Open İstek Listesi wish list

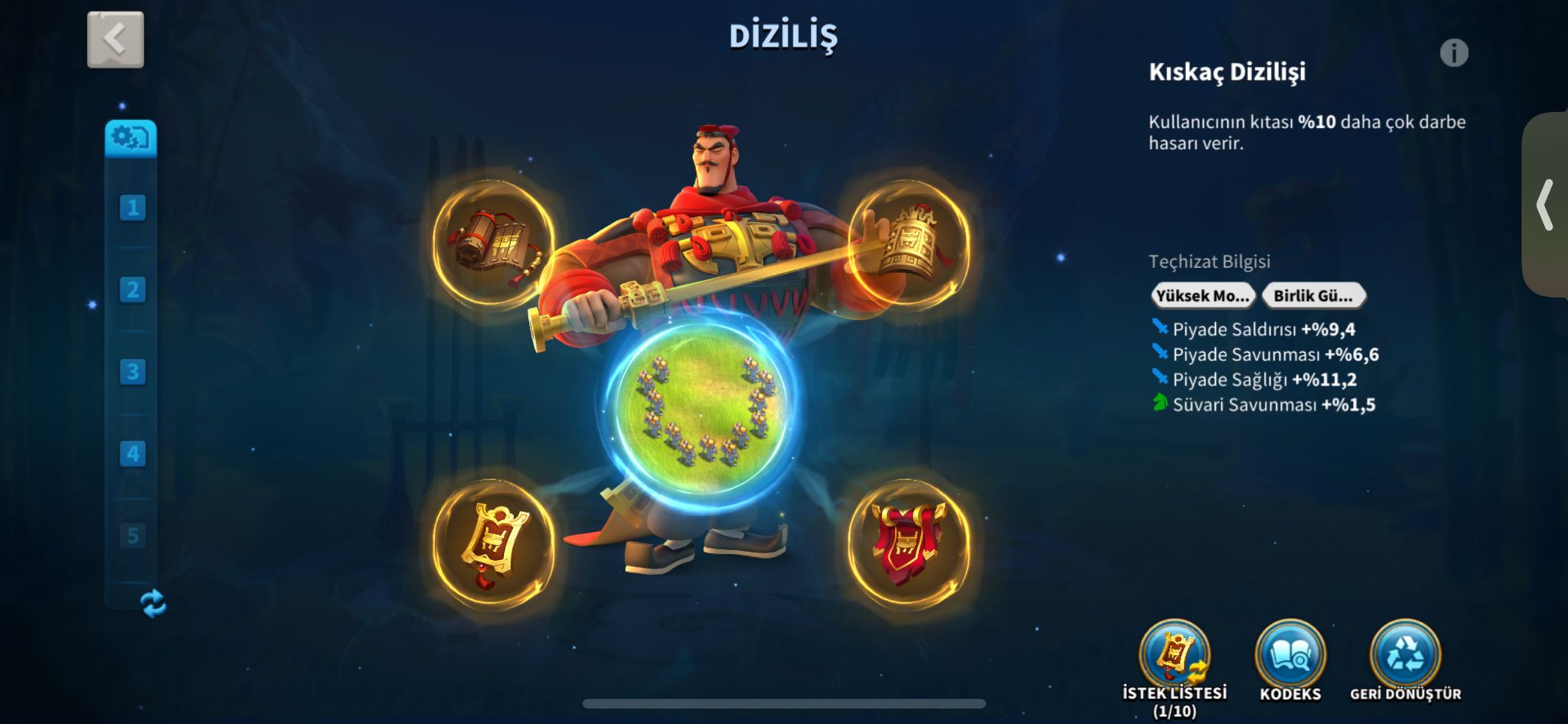tap(1174, 657)
